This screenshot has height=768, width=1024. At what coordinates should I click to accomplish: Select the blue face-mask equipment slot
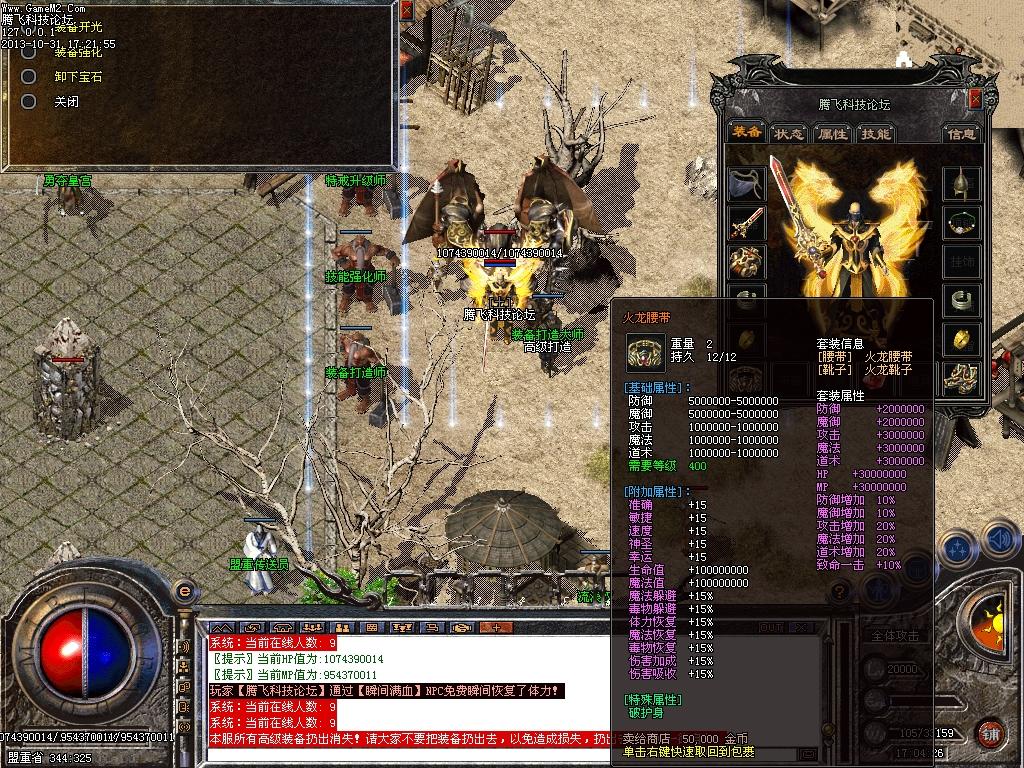(746, 184)
